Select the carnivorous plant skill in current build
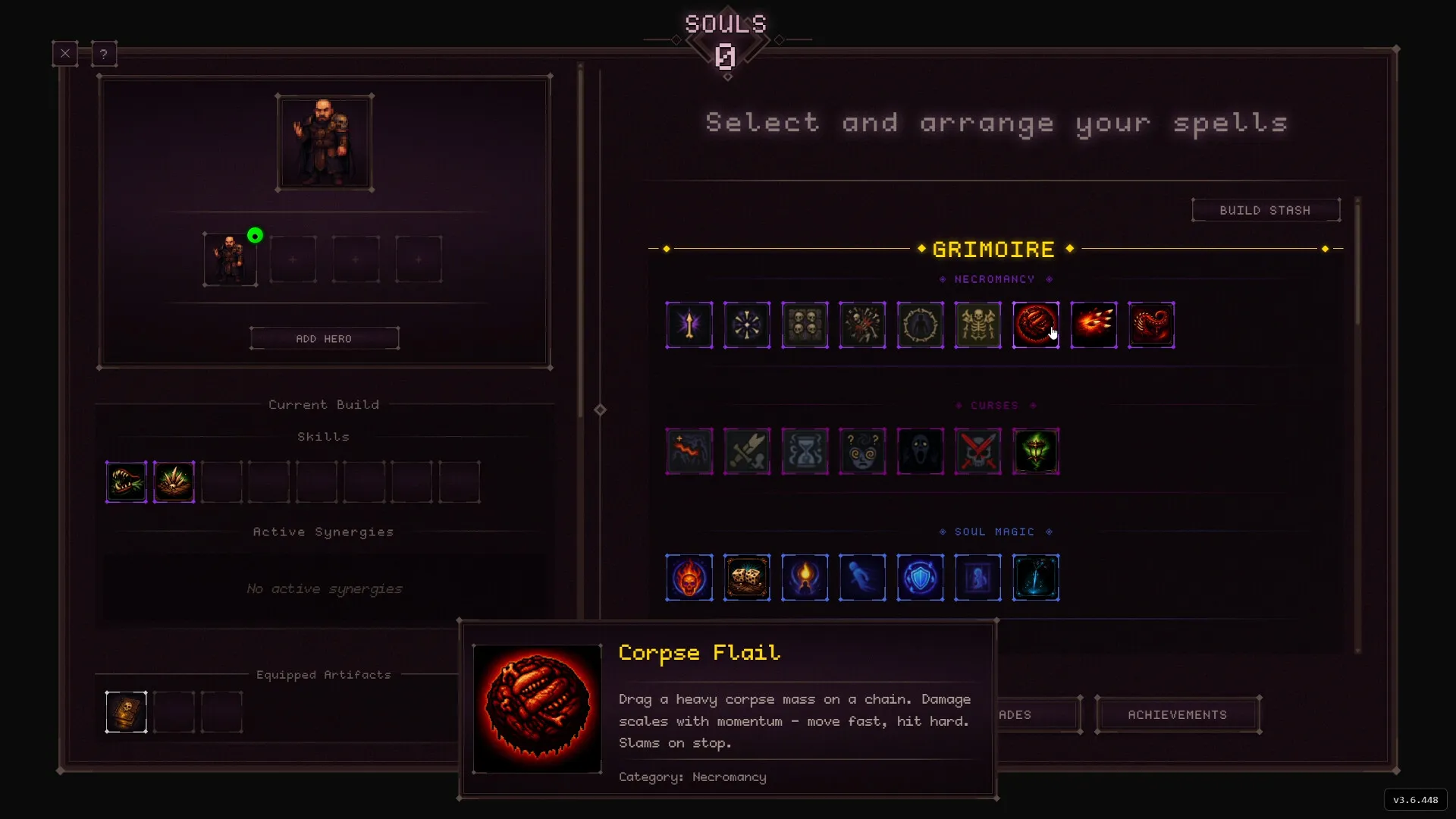1456x819 pixels. pyautogui.click(x=127, y=482)
